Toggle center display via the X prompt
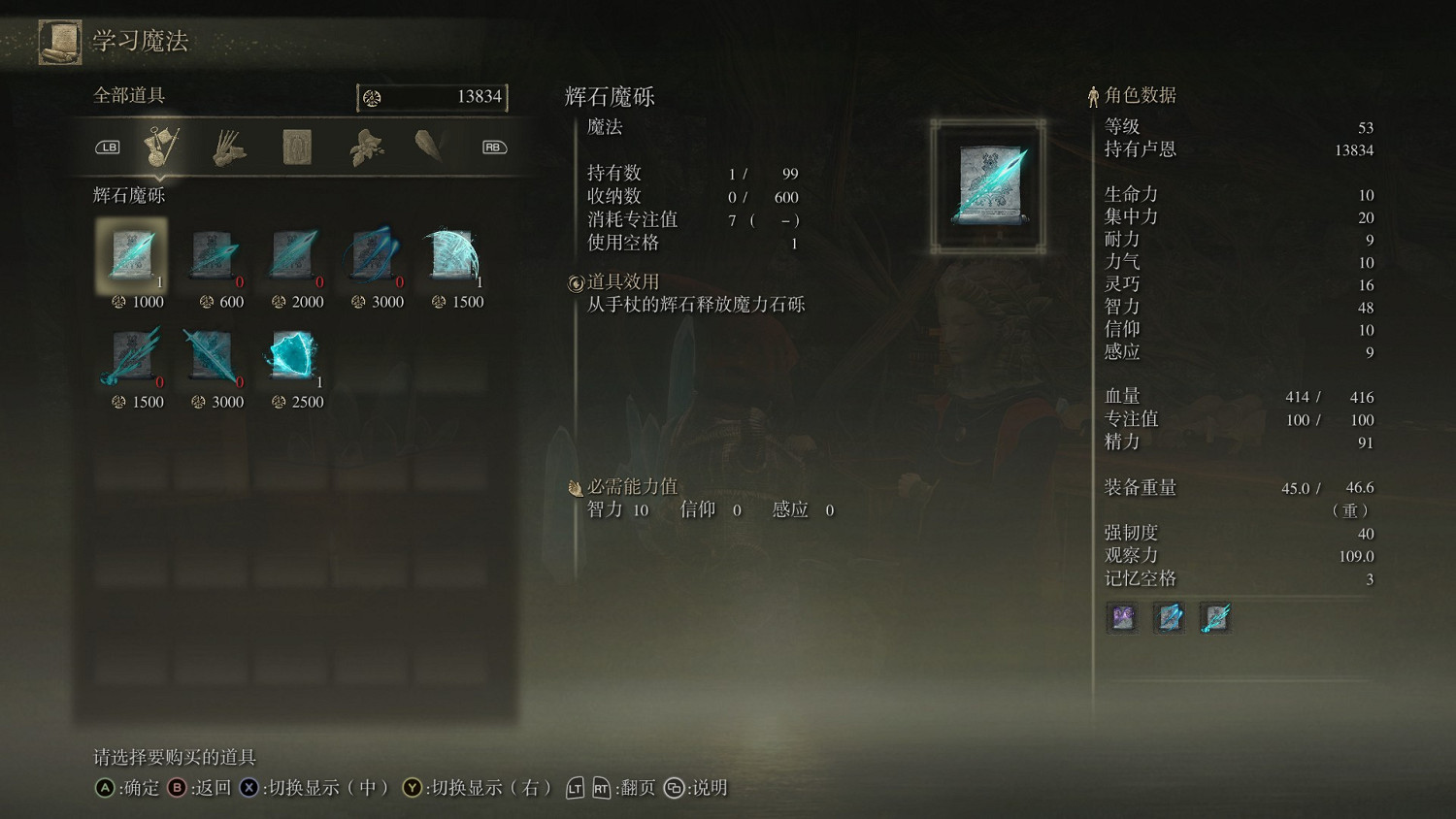Image resolution: width=1456 pixels, height=819 pixels. tap(252, 788)
